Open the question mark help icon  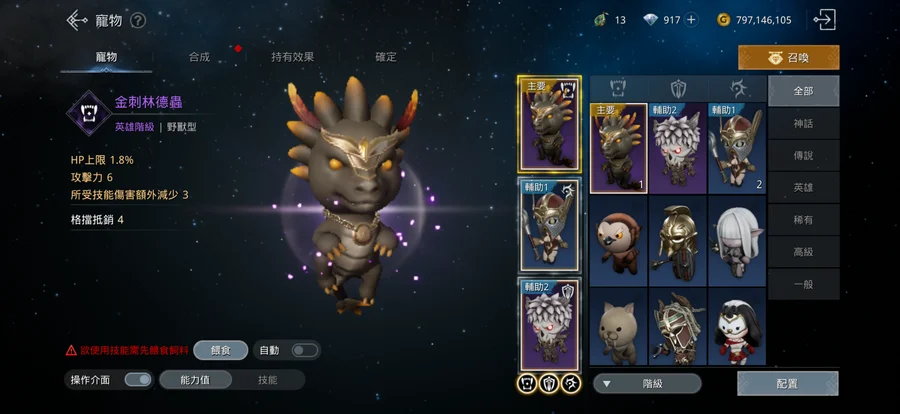[138, 20]
